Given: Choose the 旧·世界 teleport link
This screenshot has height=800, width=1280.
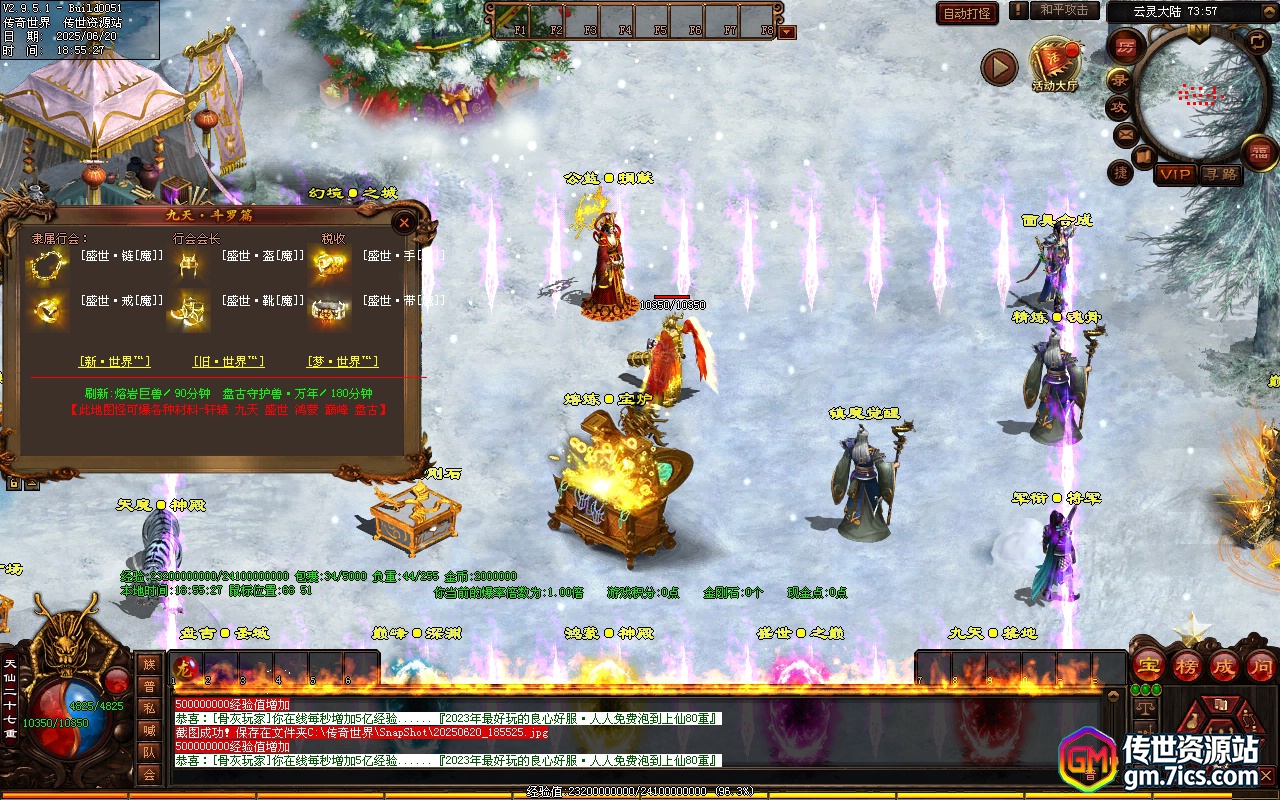Looking at the screenshot, I should pos(229,361).
